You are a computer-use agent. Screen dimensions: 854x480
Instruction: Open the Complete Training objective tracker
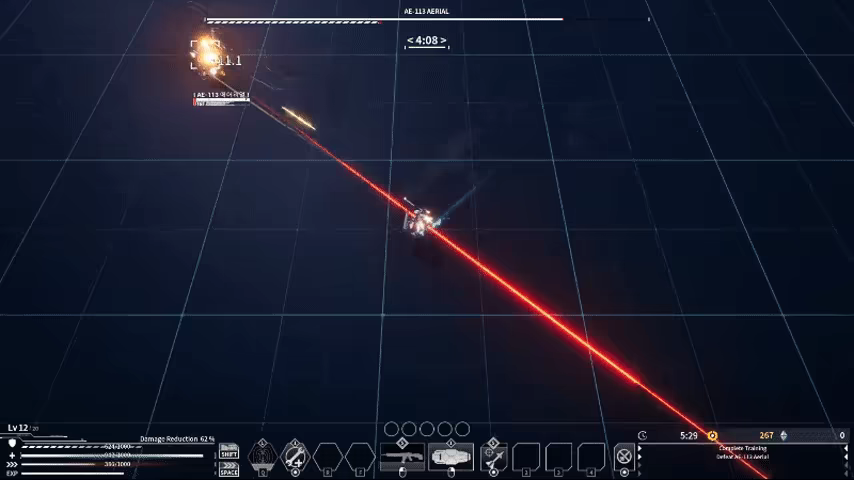pos(741,448)
